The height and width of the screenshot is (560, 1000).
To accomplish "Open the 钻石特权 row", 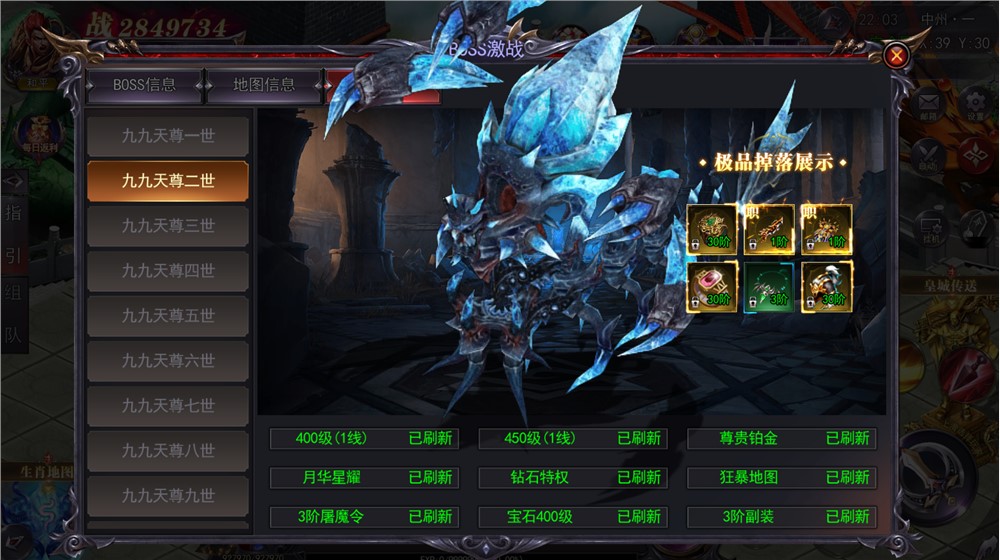I will [x=573, y=477].
